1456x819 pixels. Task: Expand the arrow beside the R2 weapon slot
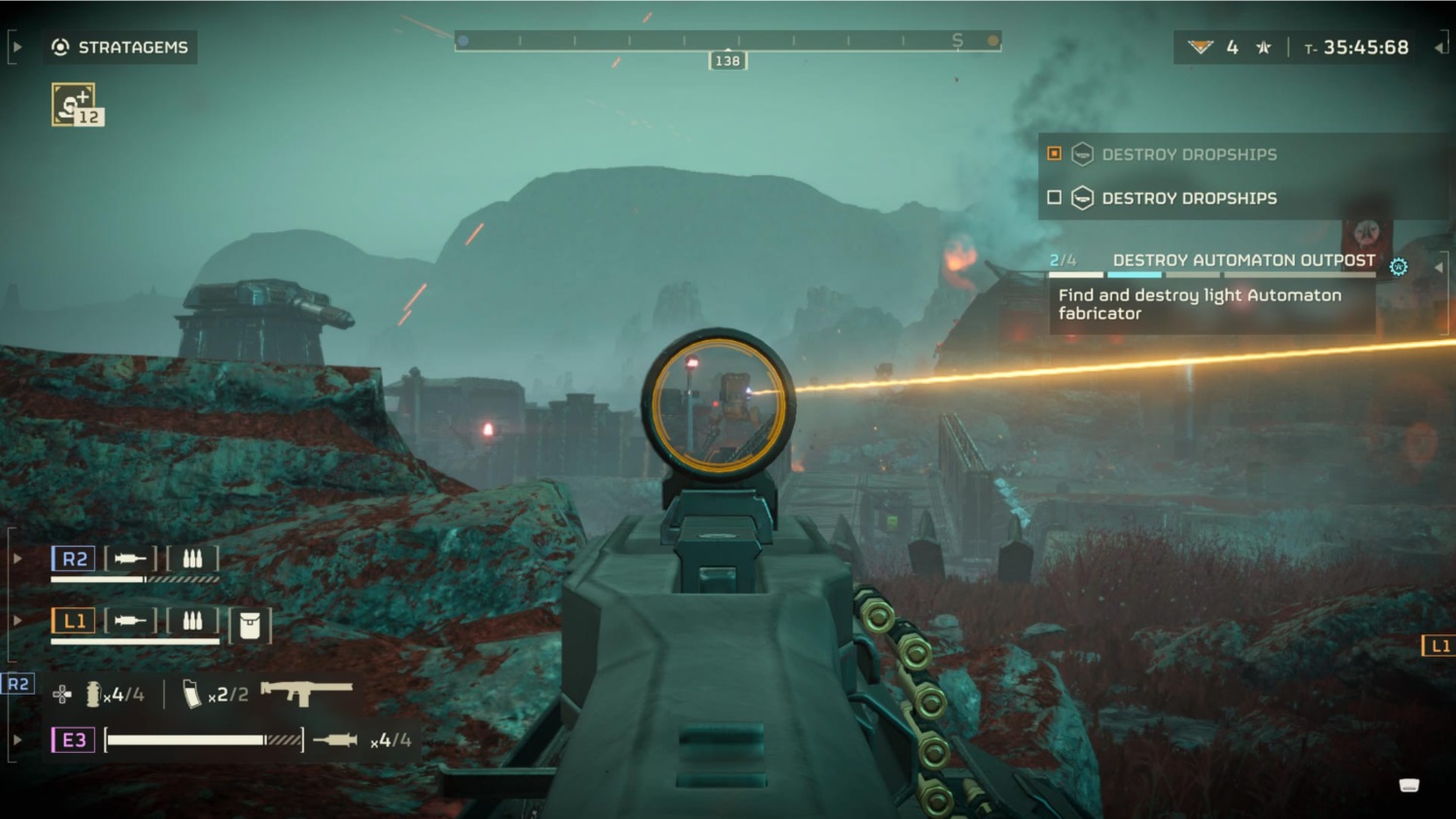tap(17, 558)
